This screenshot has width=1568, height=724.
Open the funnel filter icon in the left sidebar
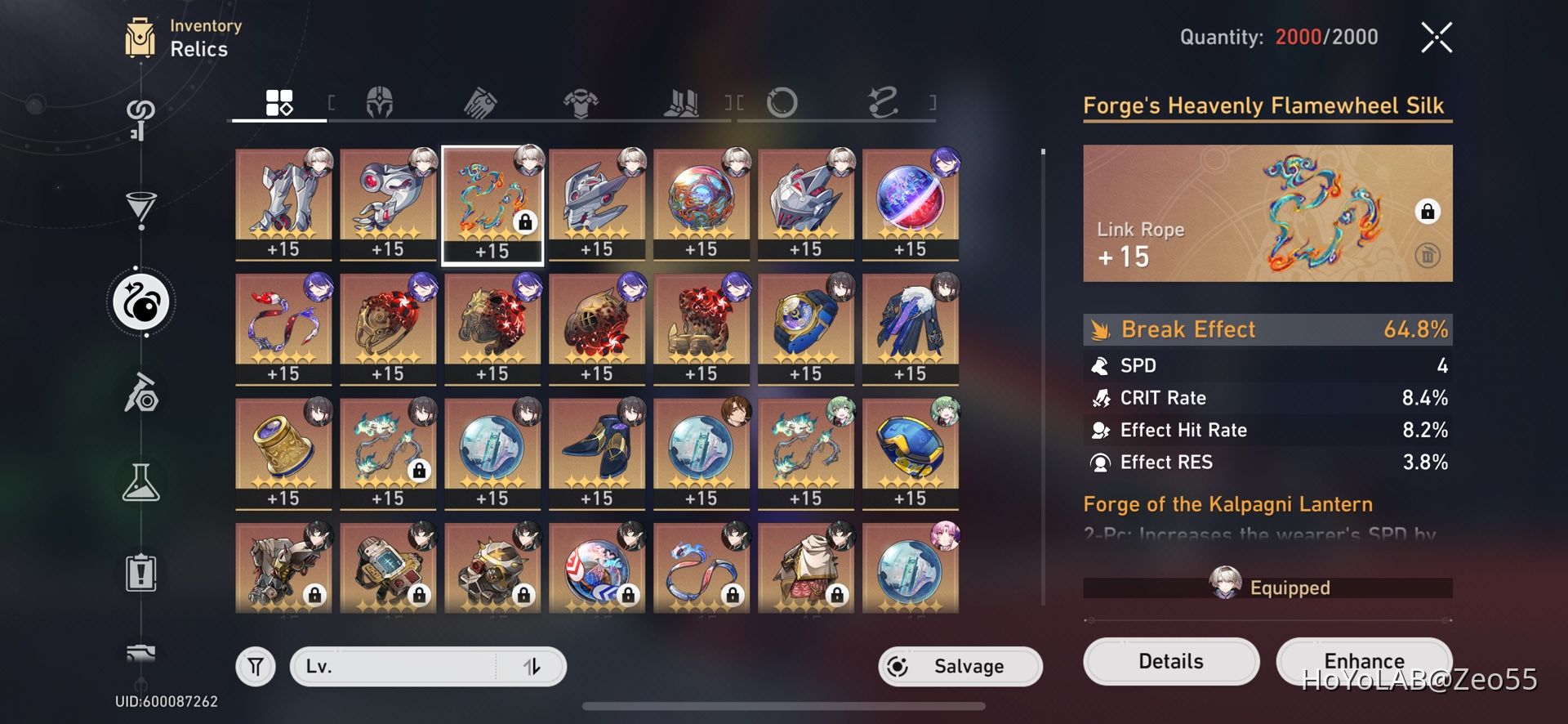pos(143,211)
